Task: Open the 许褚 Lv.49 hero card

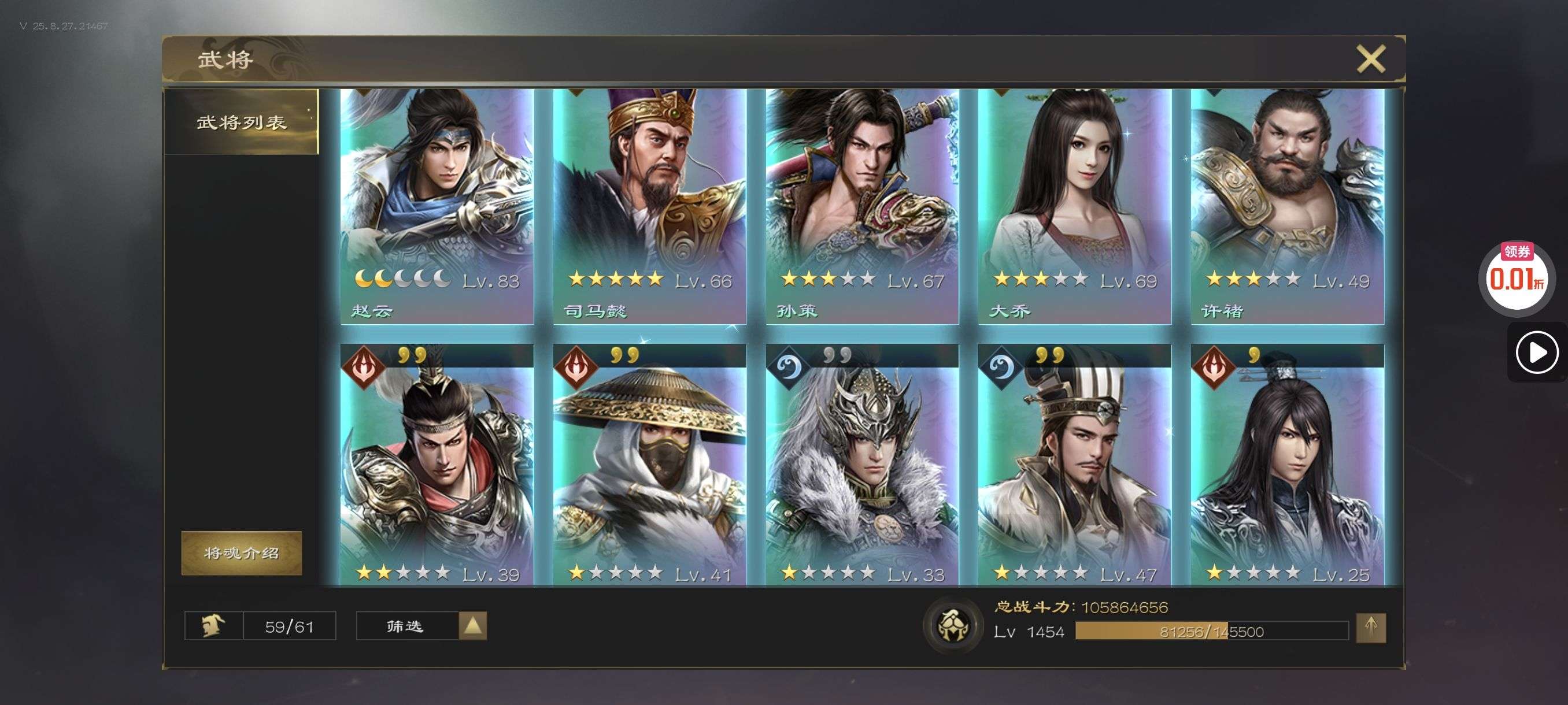Action: point(1287,207)
